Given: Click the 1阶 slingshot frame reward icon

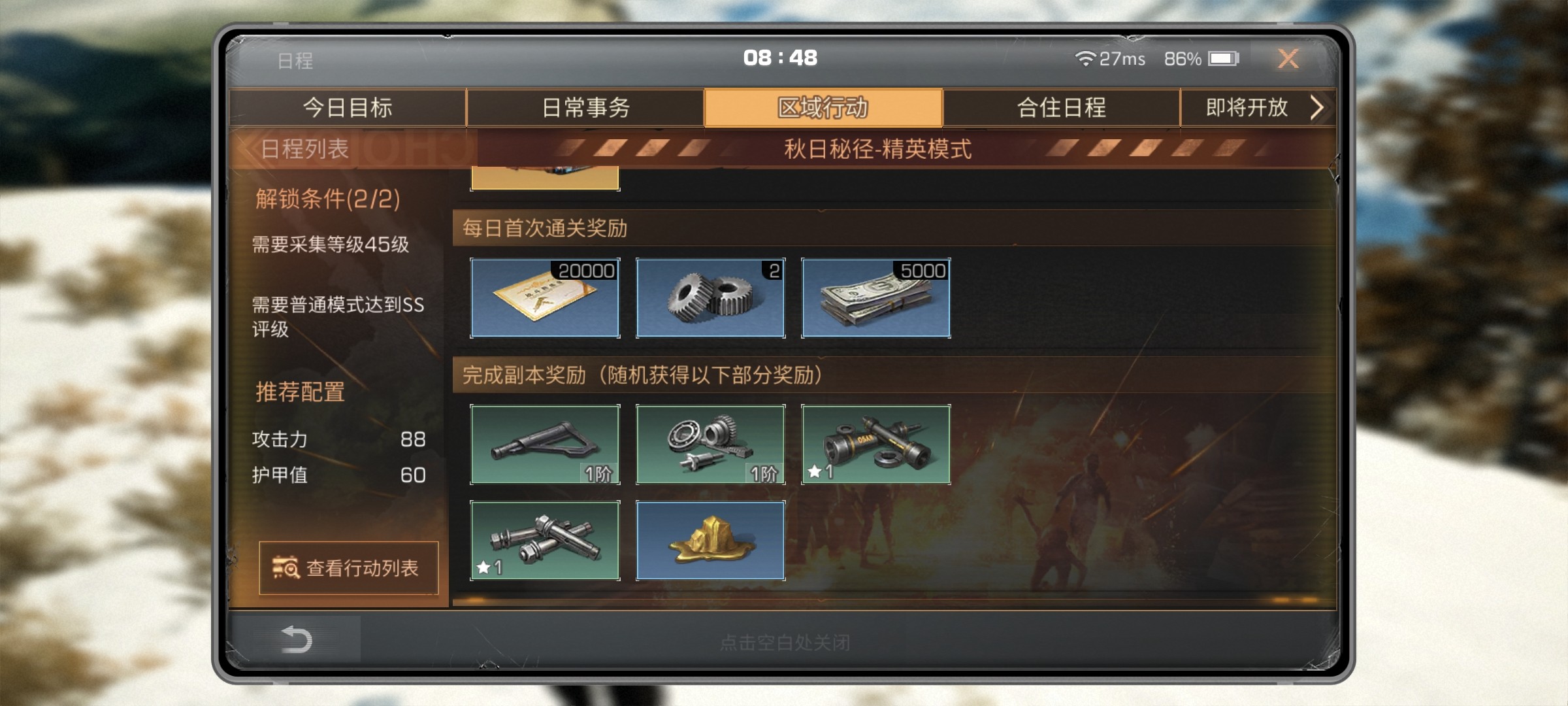Looking at the screenshot, I should click(x=546, y=446).
